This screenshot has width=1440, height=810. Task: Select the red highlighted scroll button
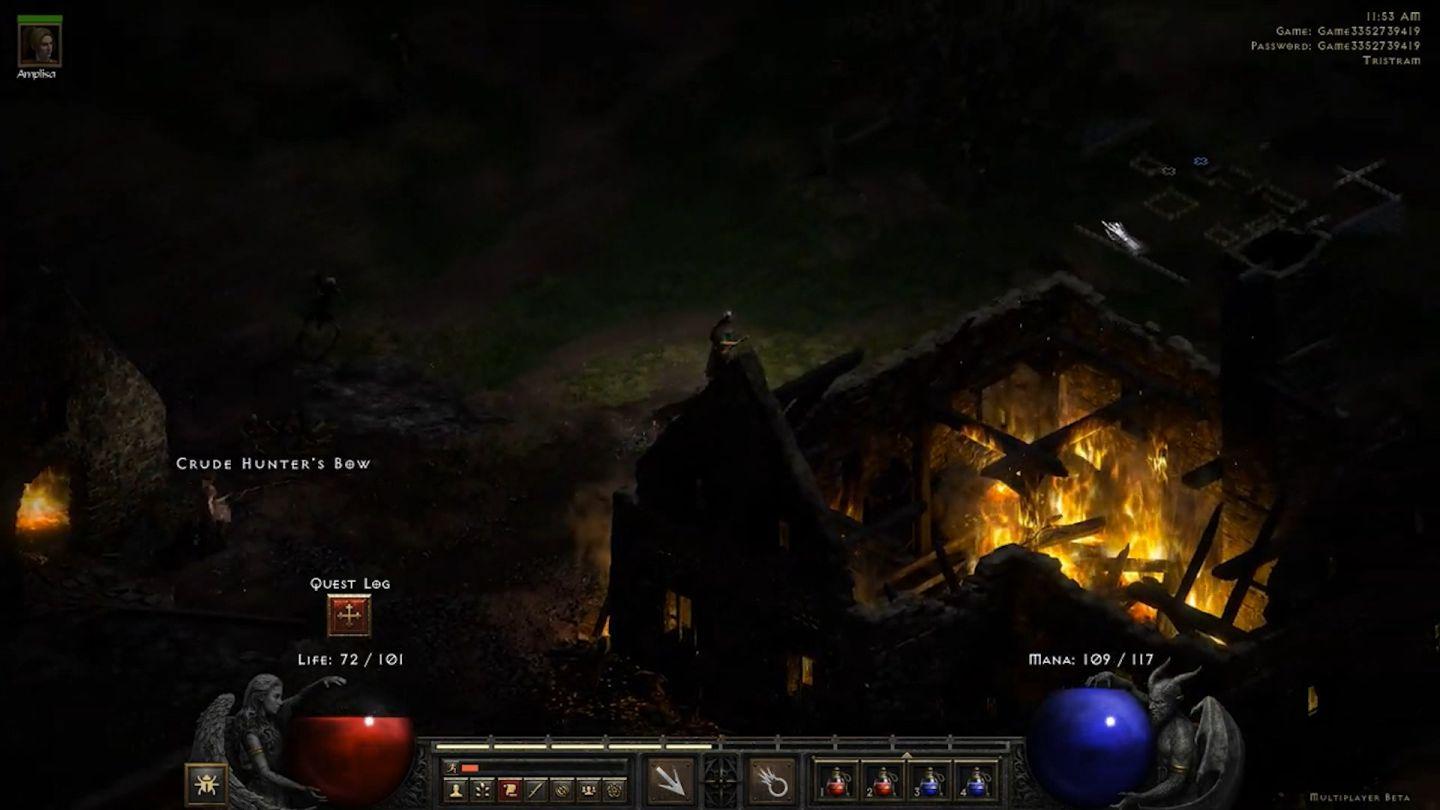pyautogui.click(x=509, y=790)
